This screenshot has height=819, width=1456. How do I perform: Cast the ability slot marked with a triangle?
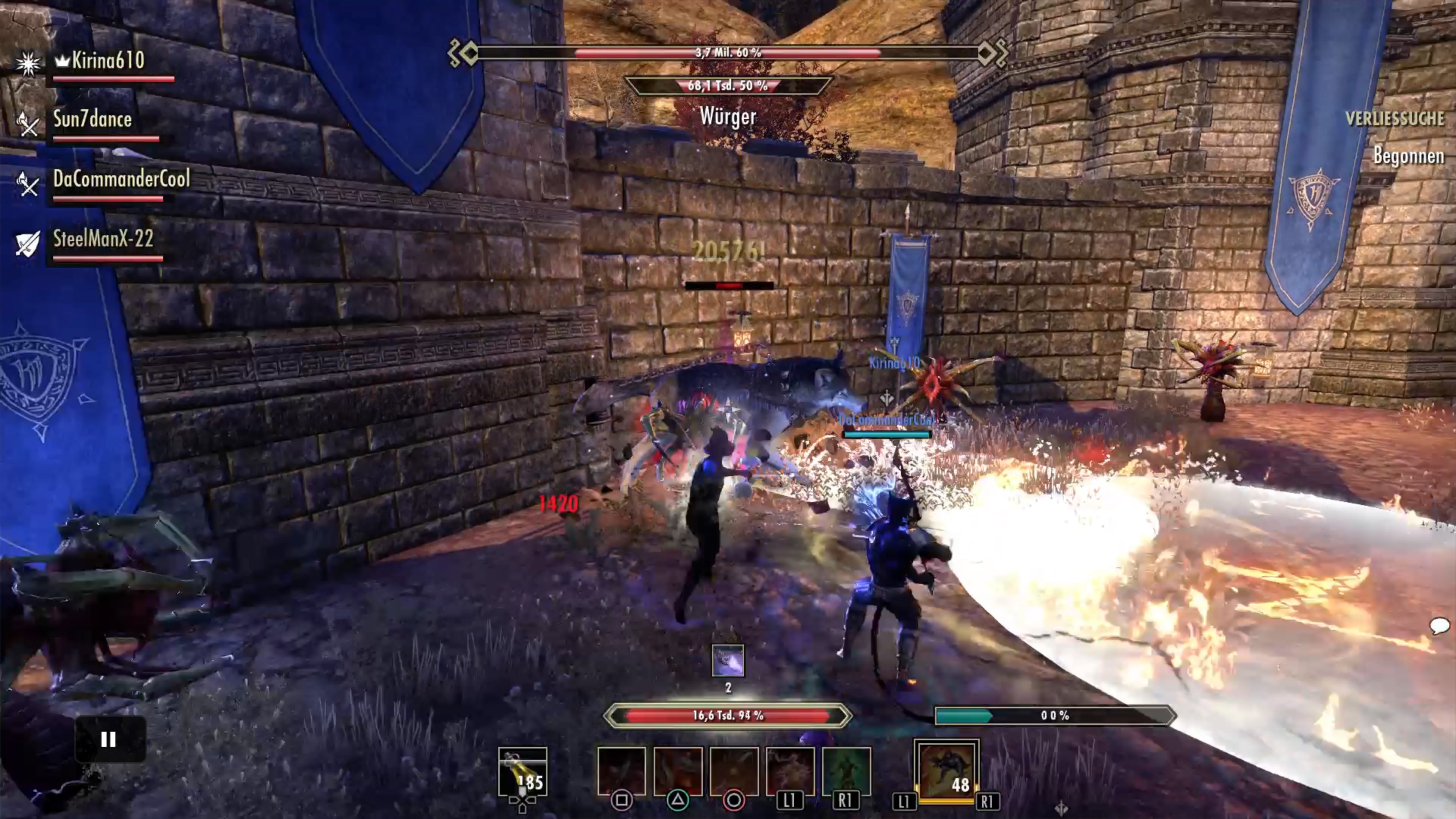pos(678,771)
